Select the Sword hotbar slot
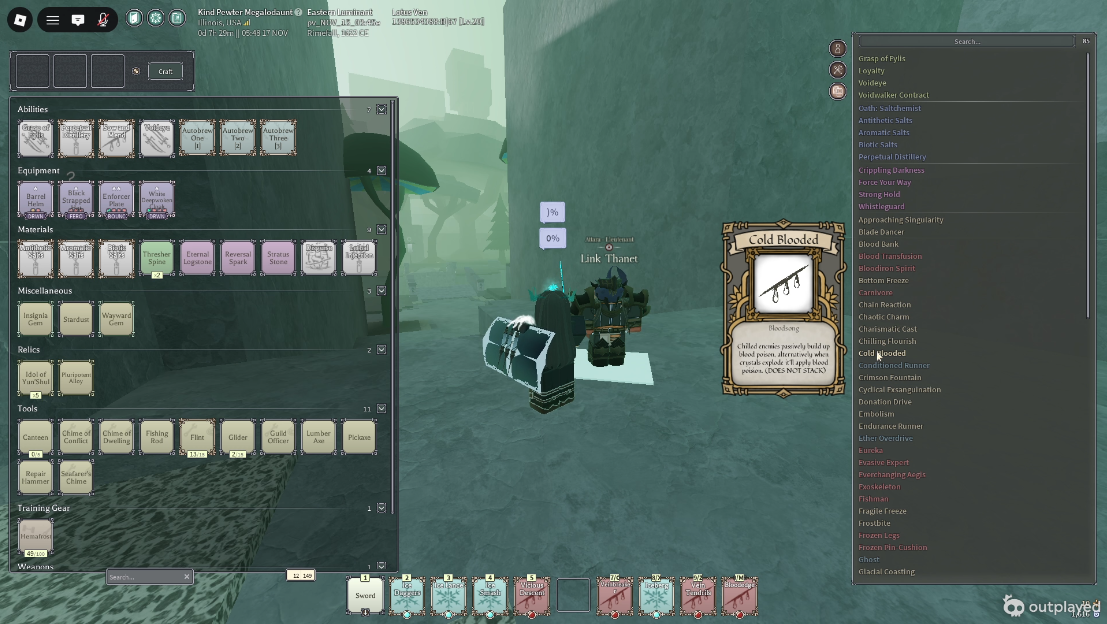1107x624 pixels. 365,595
